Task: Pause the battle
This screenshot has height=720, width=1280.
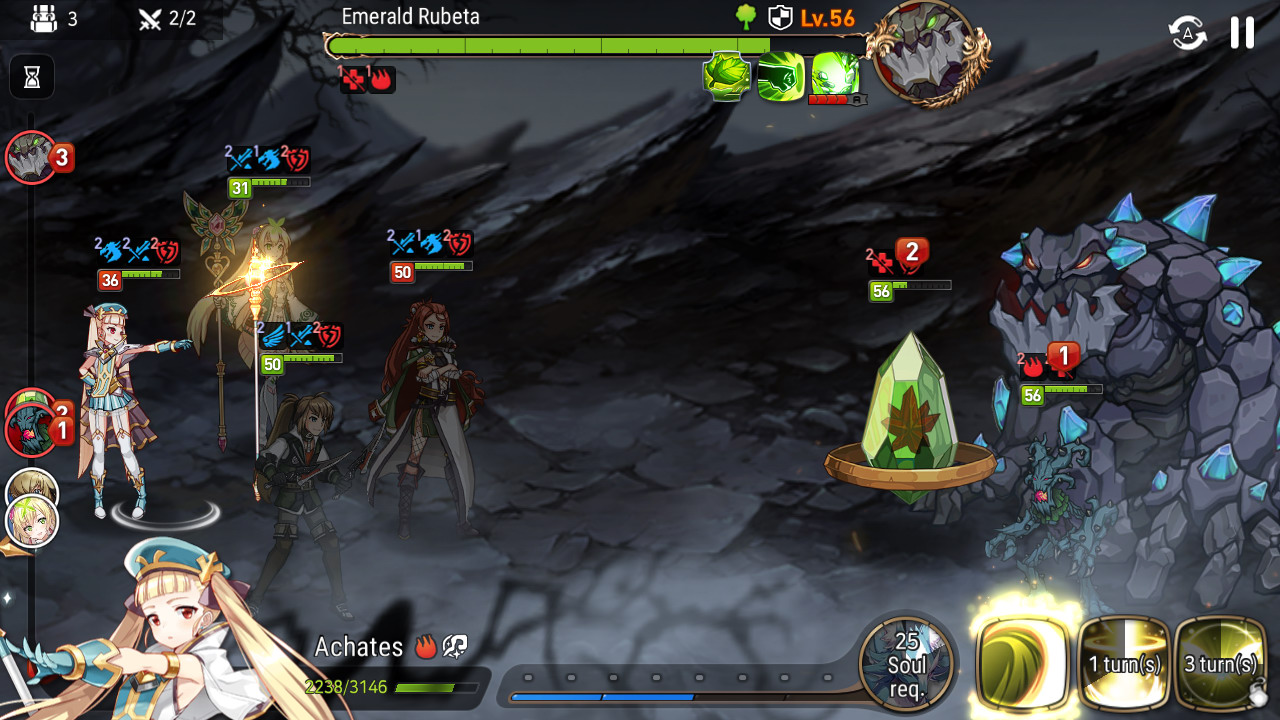Action: click(x=1242, y=33)
